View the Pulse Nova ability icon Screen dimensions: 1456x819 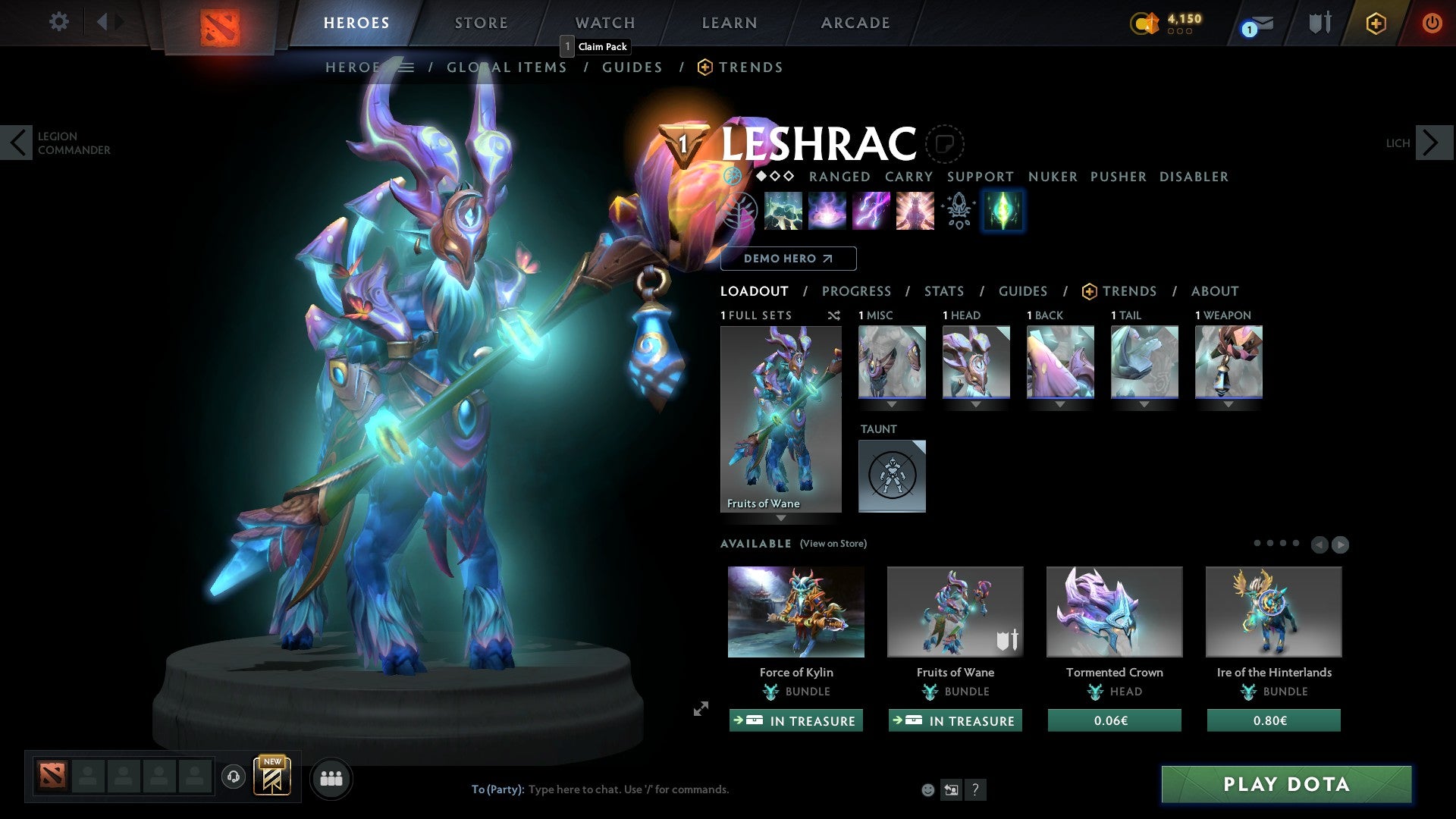(x=915, y=211)
